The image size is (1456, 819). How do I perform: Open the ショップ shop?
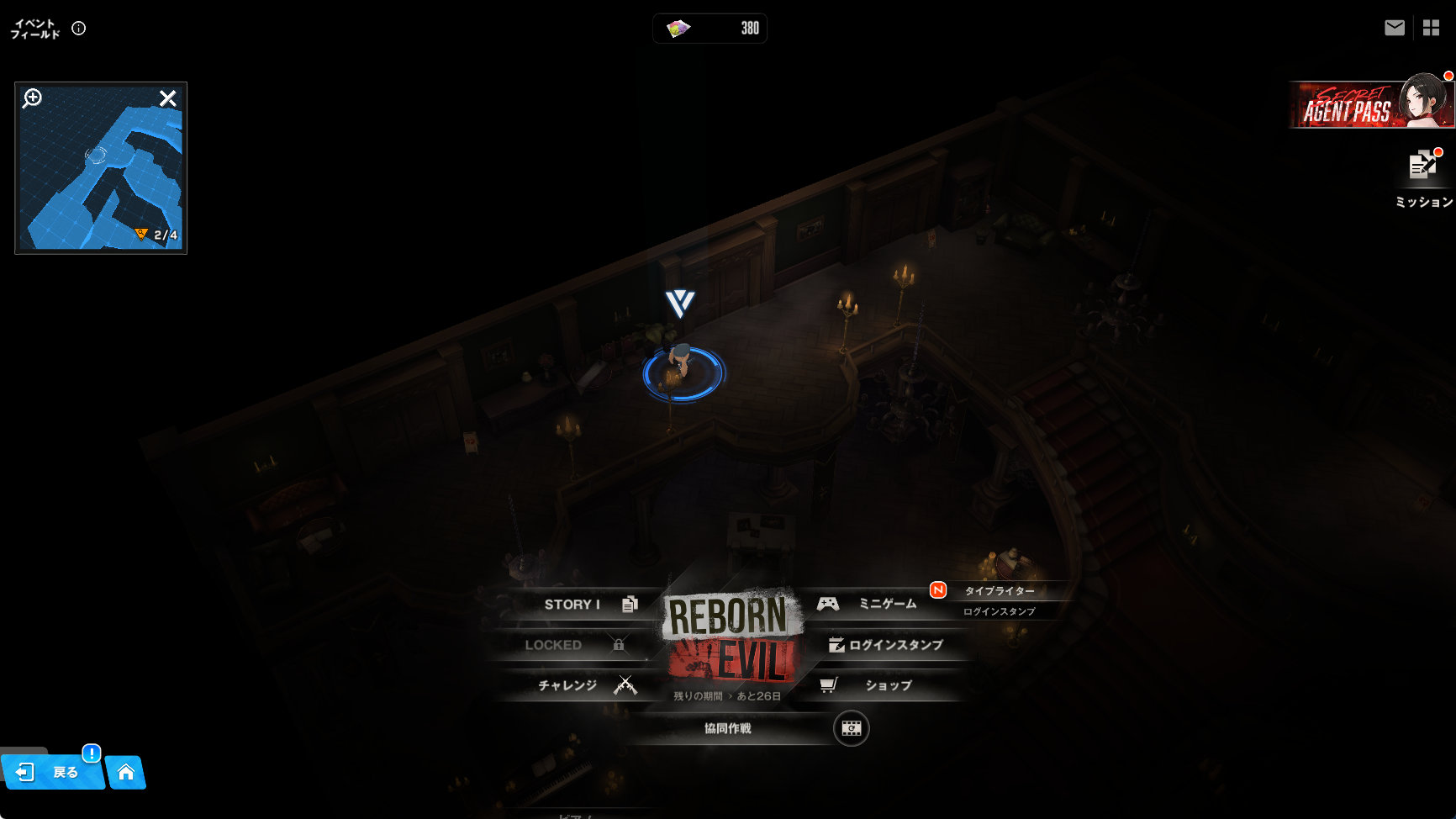click(878, 685)
